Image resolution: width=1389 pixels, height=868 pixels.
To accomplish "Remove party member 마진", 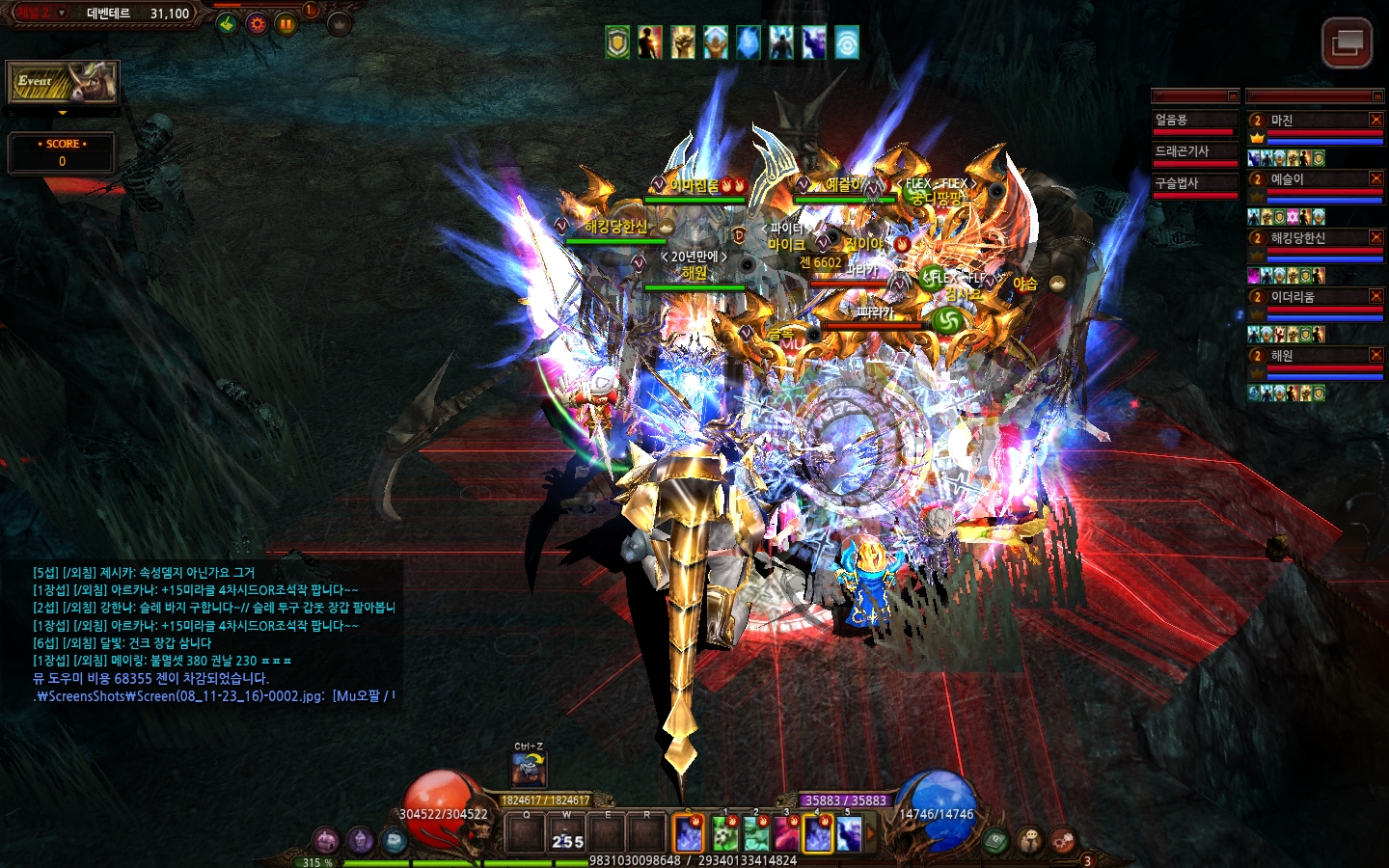I will click(1376, 120).
